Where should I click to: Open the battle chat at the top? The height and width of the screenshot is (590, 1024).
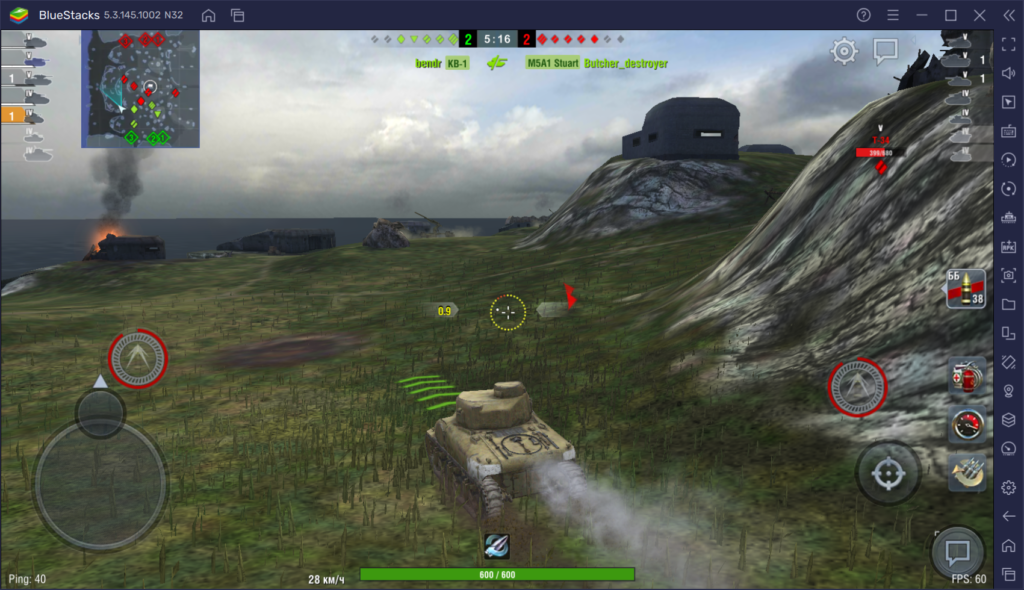885,51
